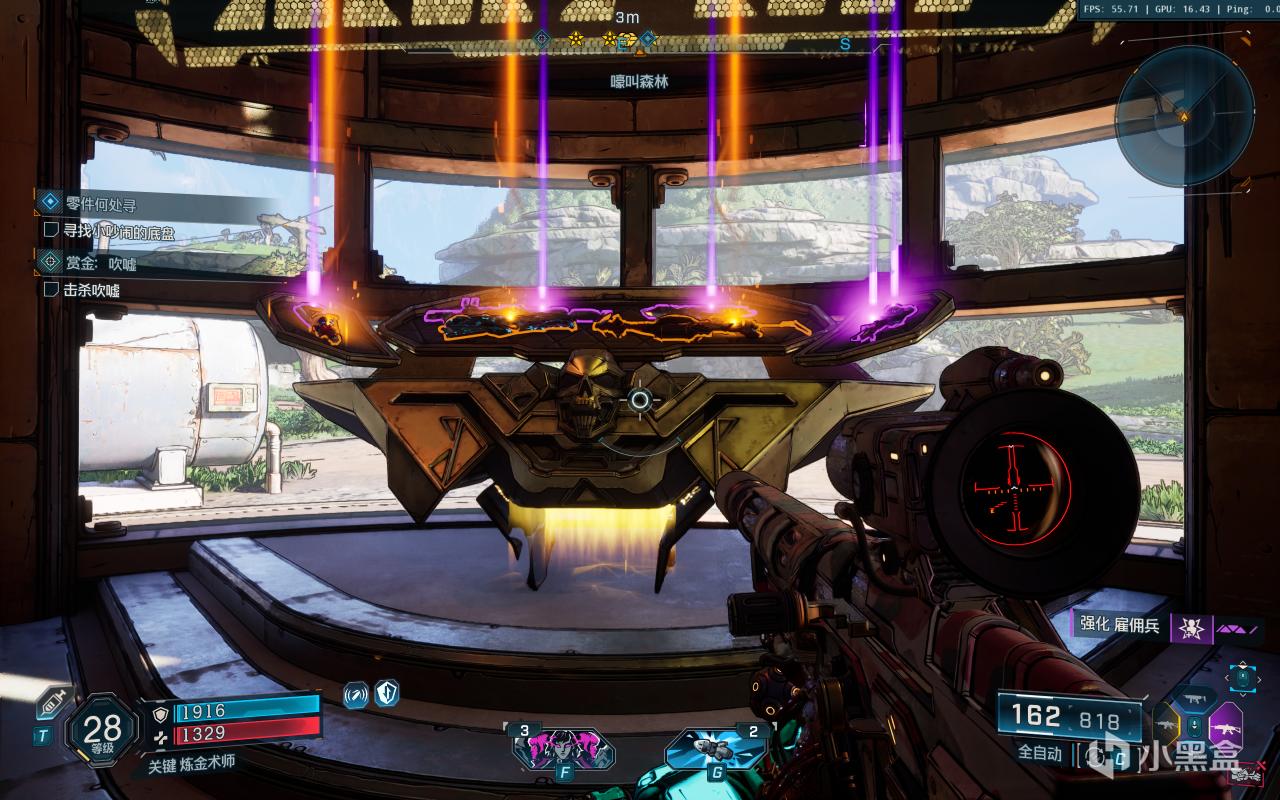Select the 零件何处寻 mission tracker entry
Viewport: 1280px width, 800px height.
tap(100, 204)
